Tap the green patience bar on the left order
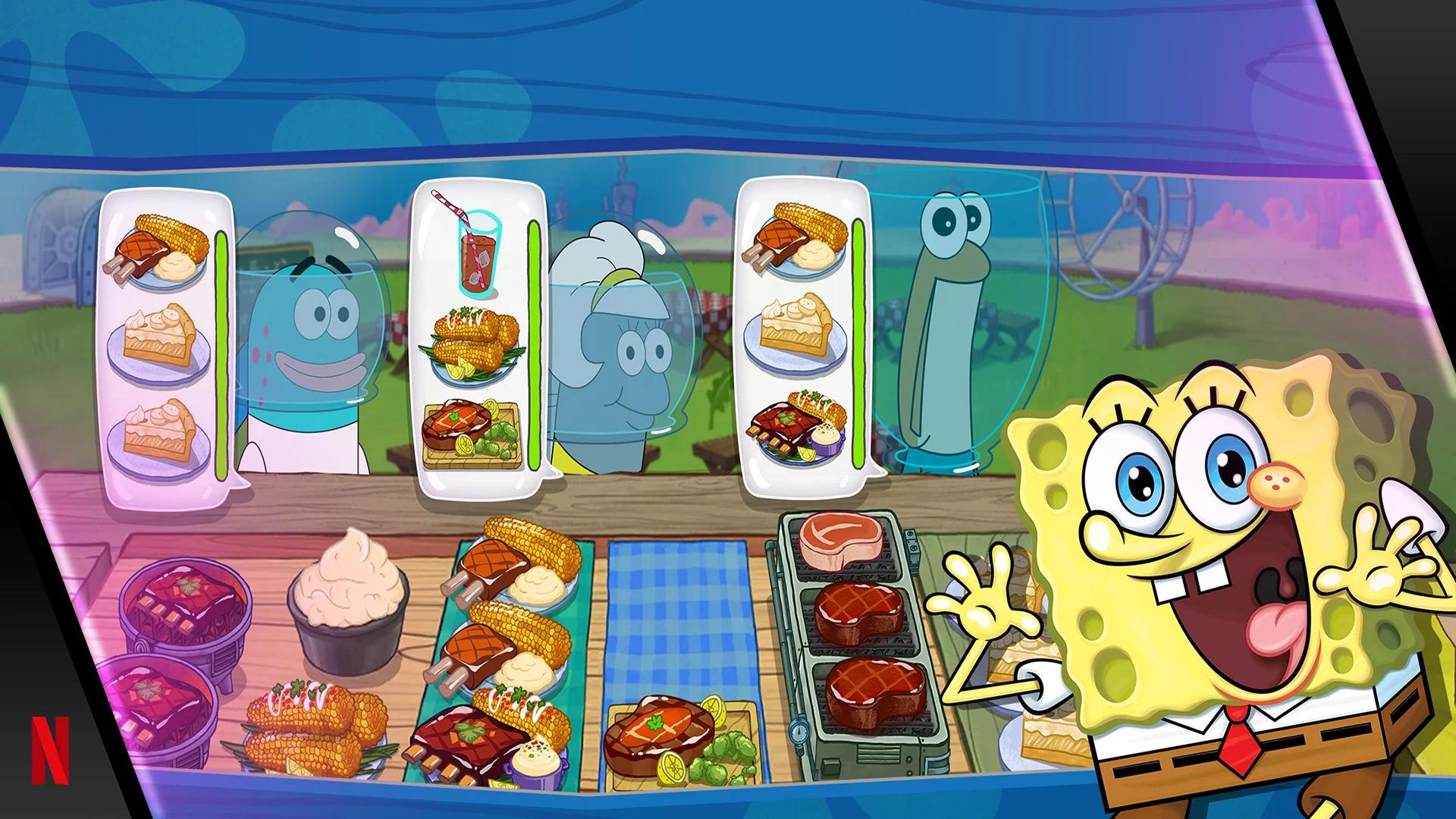Viewport: 1456px width, 819px height. [221, 341]
